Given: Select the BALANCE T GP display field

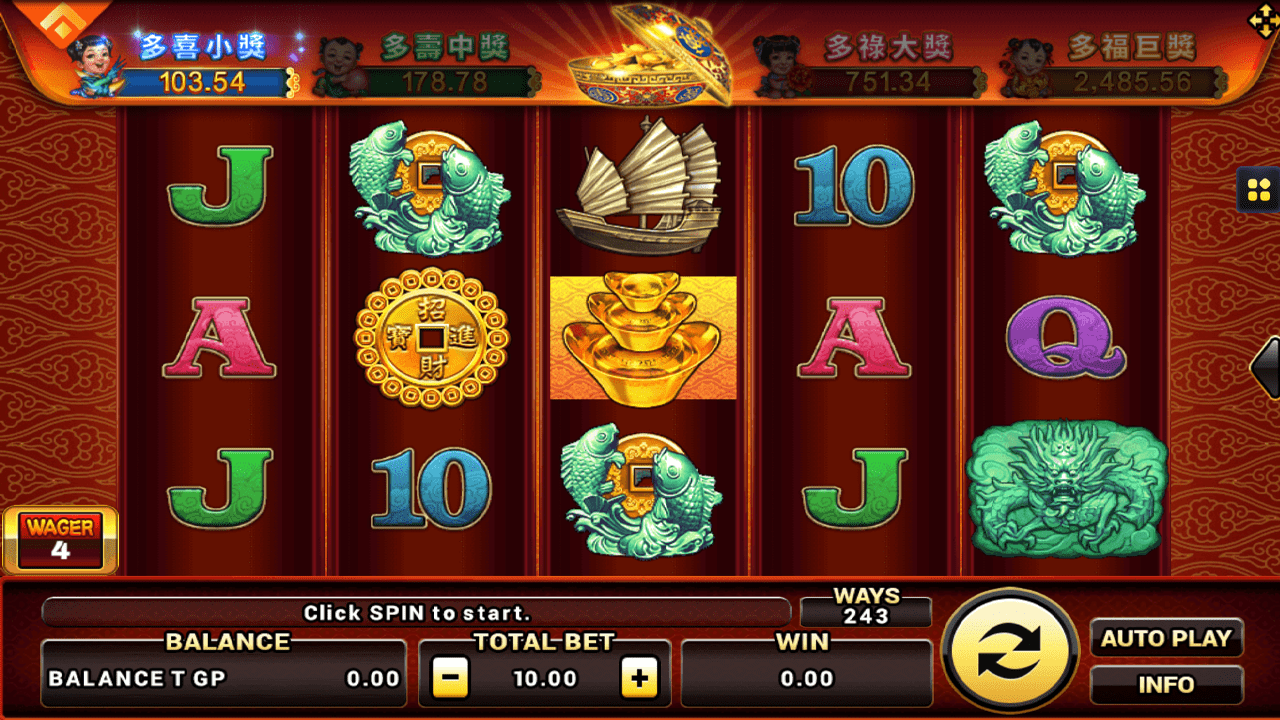Looking at the screenshot, I should (x=222, y=677).
